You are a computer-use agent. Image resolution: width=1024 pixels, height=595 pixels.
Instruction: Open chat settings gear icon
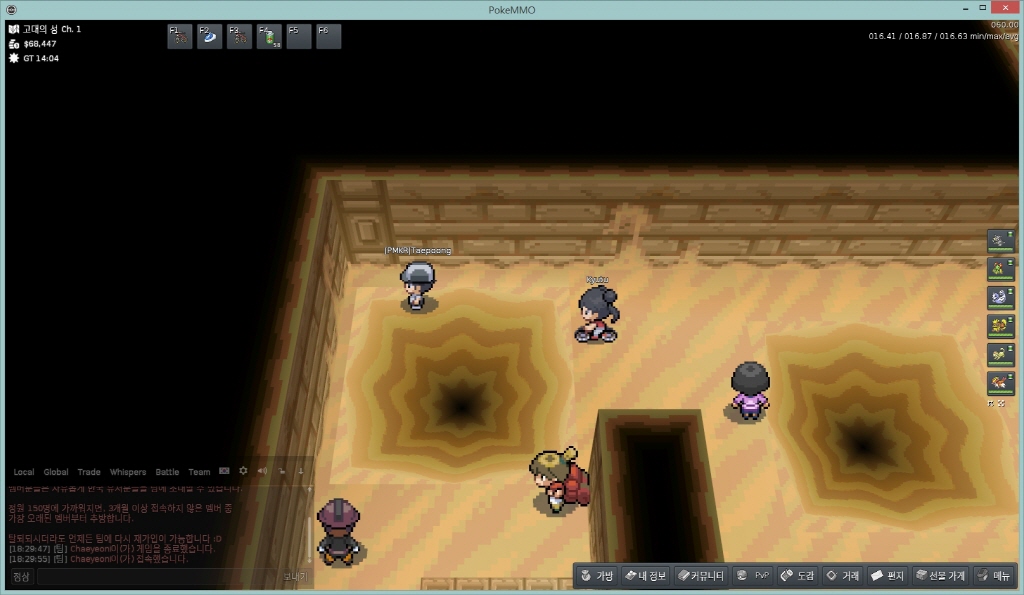(x=243, y=471)
